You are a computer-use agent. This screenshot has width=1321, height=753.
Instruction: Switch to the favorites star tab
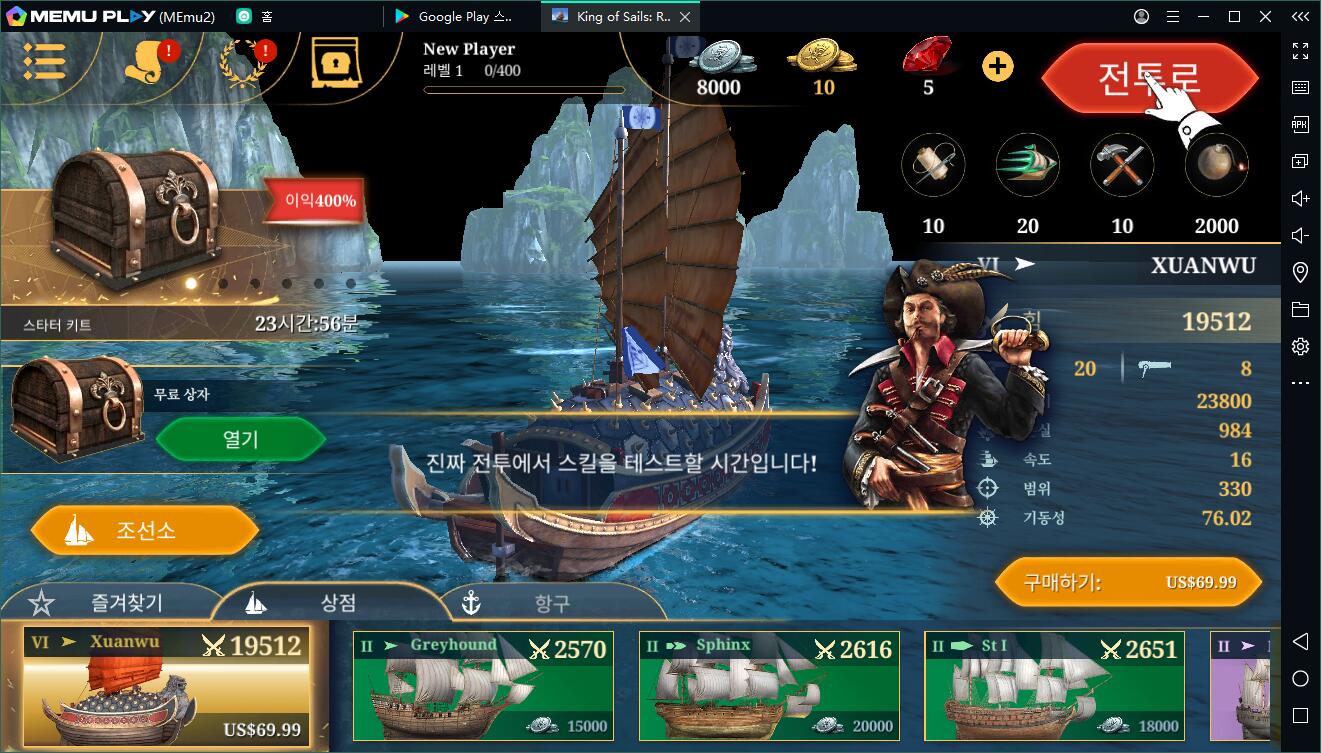point(110,602)
